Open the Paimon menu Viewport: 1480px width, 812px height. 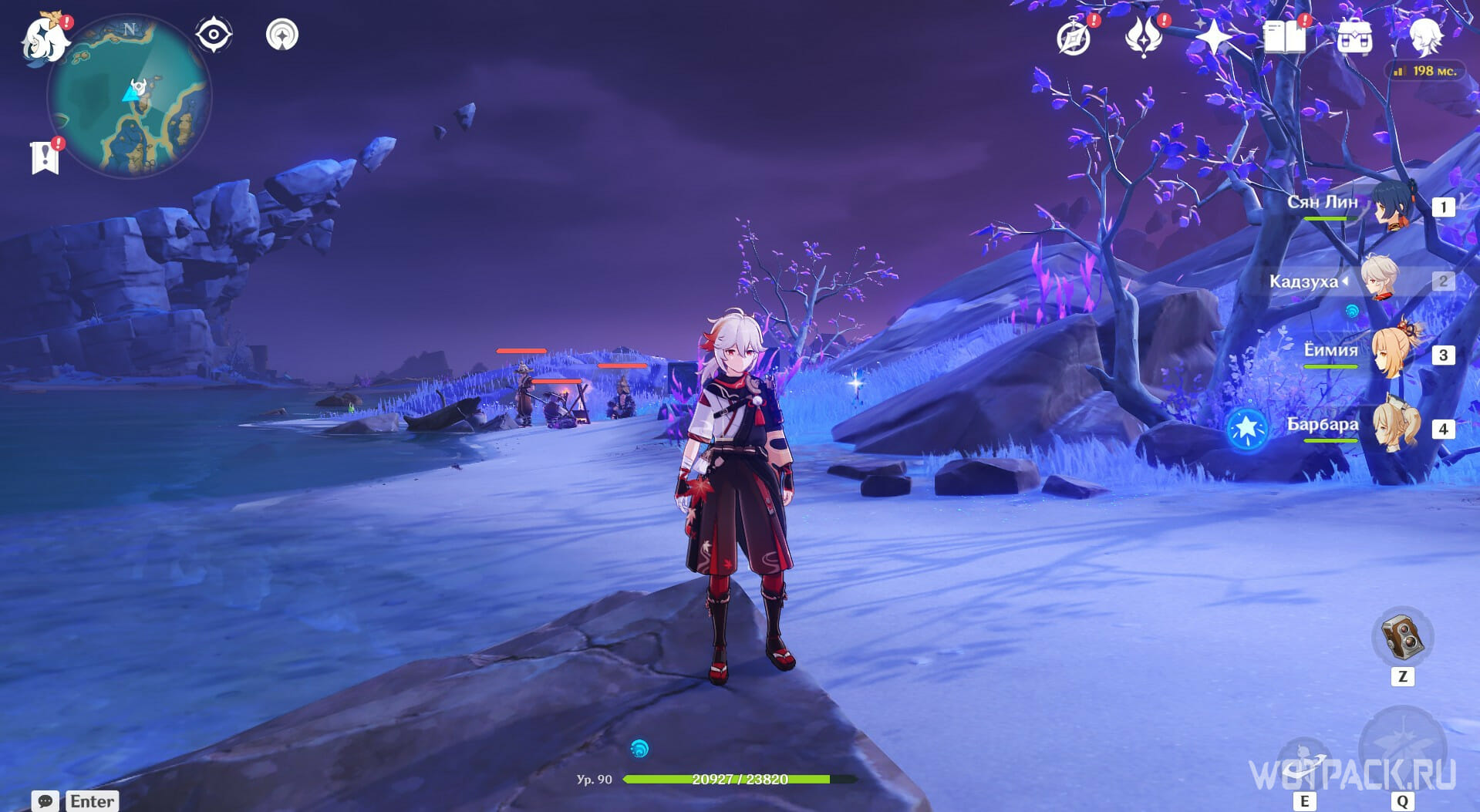tap(44, 39)
